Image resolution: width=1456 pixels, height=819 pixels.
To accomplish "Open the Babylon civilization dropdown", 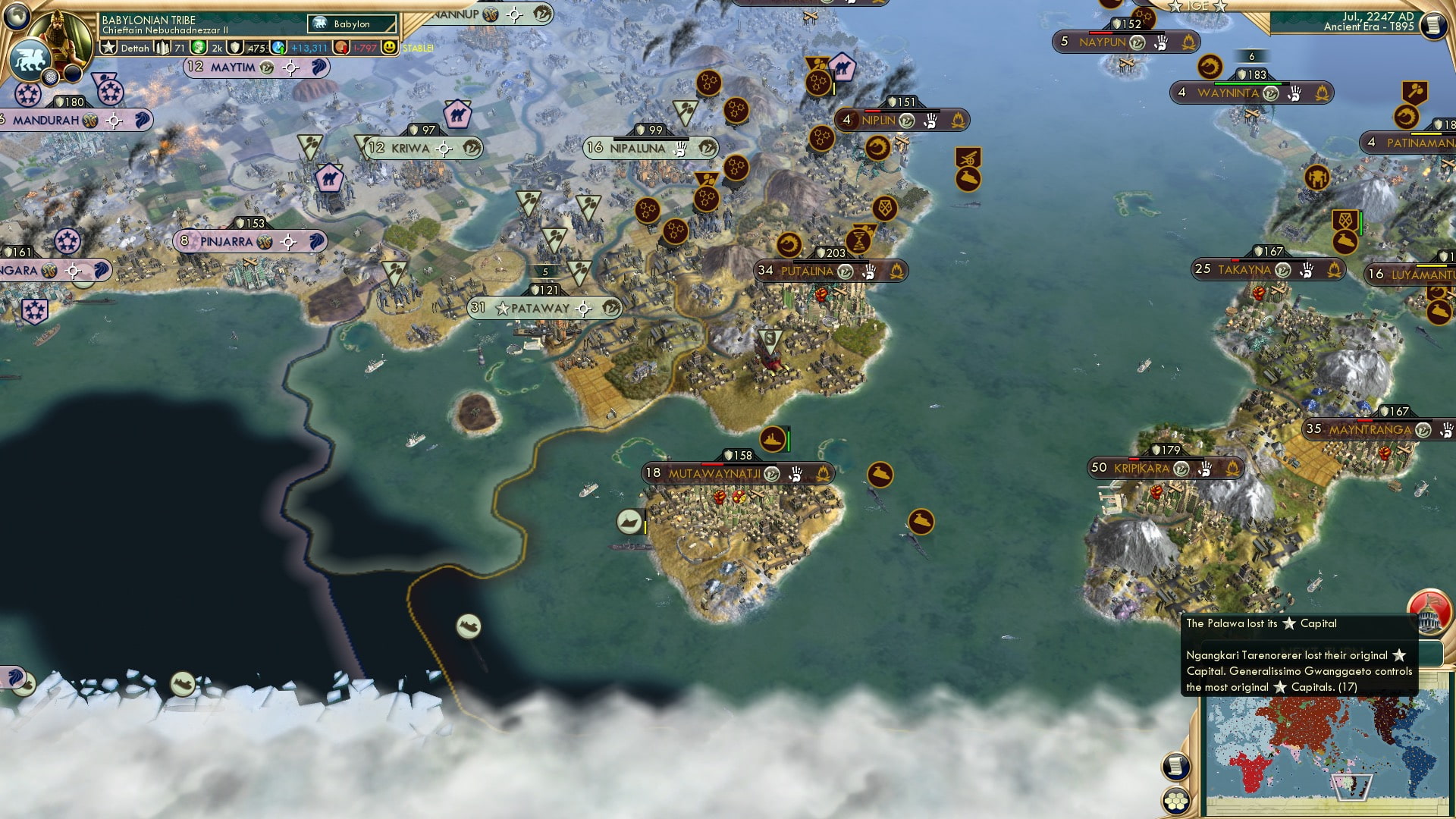I will [353, 24].
